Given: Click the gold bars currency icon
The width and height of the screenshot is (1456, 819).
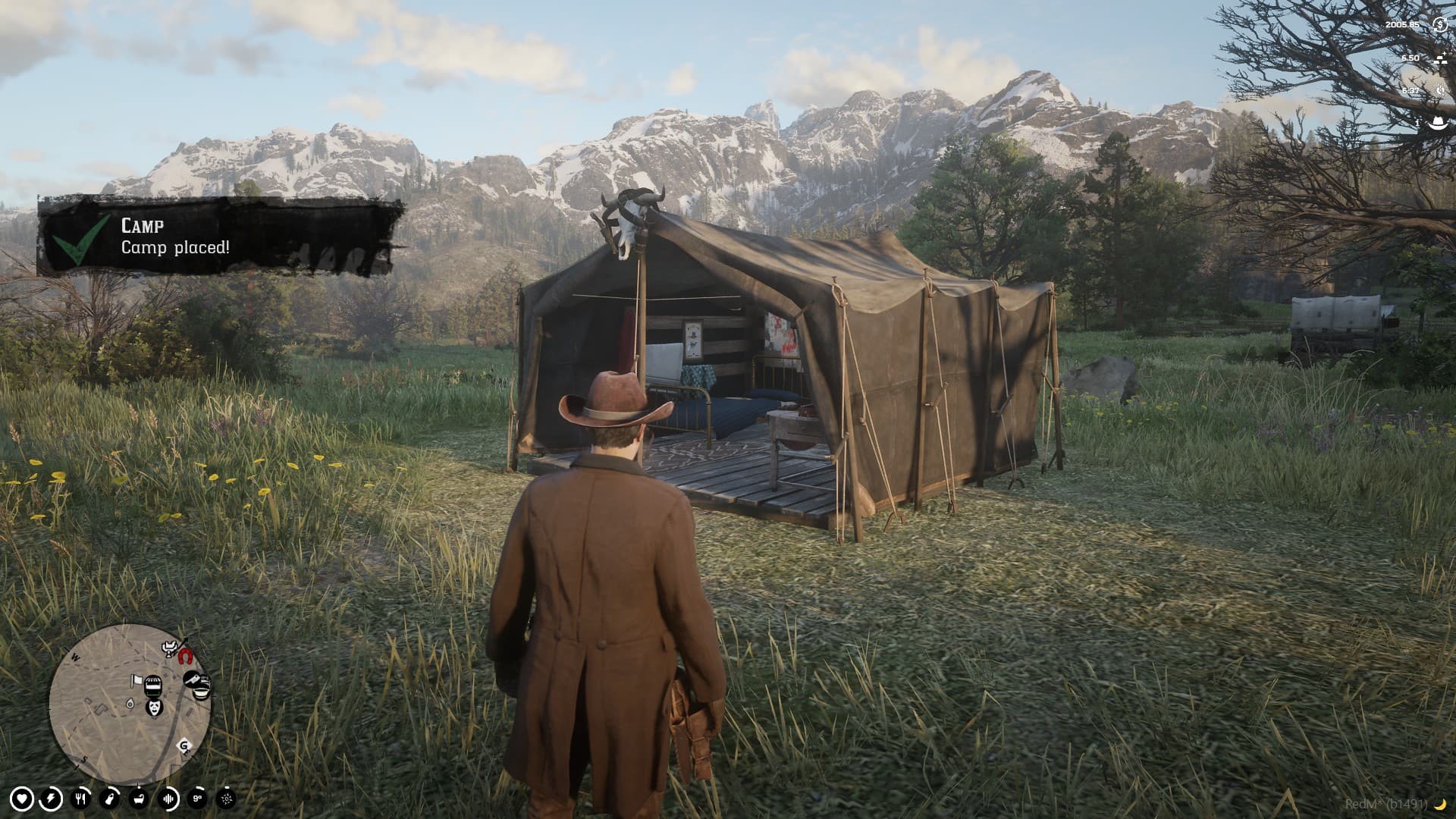Looking at the screenshot, I should coord(1441,60).
